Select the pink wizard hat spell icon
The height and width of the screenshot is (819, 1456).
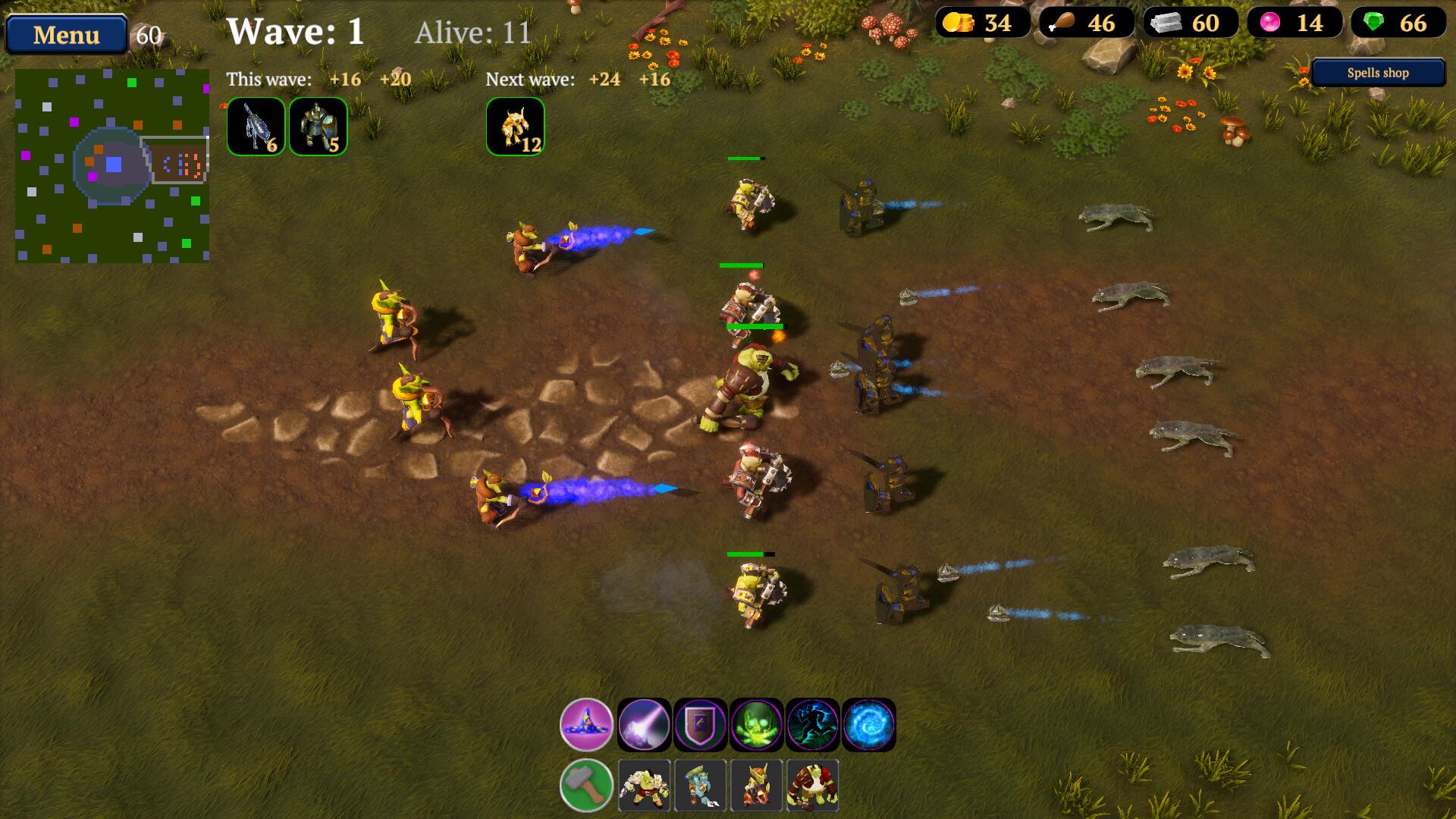click(588, 724)
